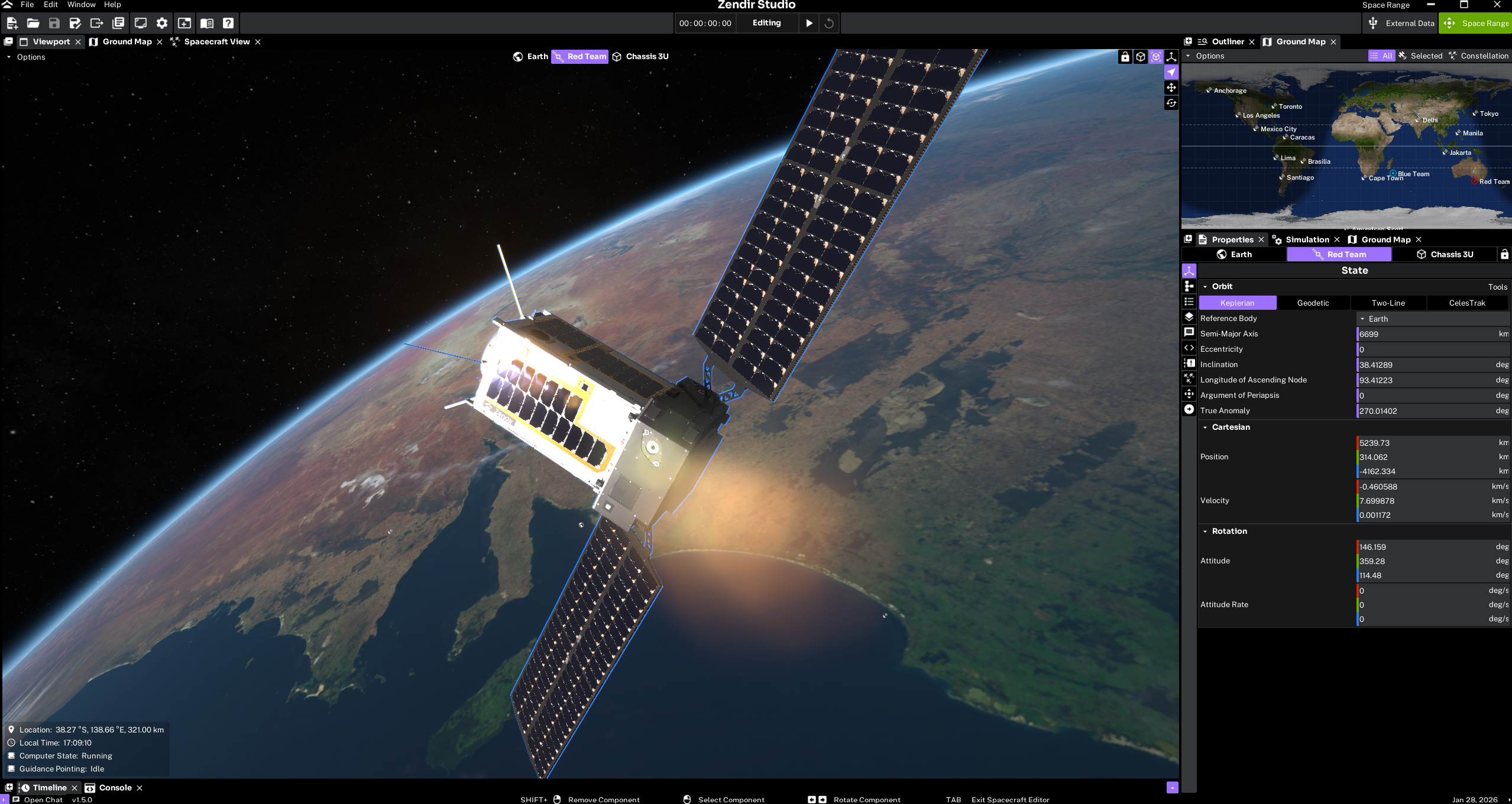Screen dimensions: 1512x804
Task: Open the Reference Body dropdown
Action: point(1432,319)
